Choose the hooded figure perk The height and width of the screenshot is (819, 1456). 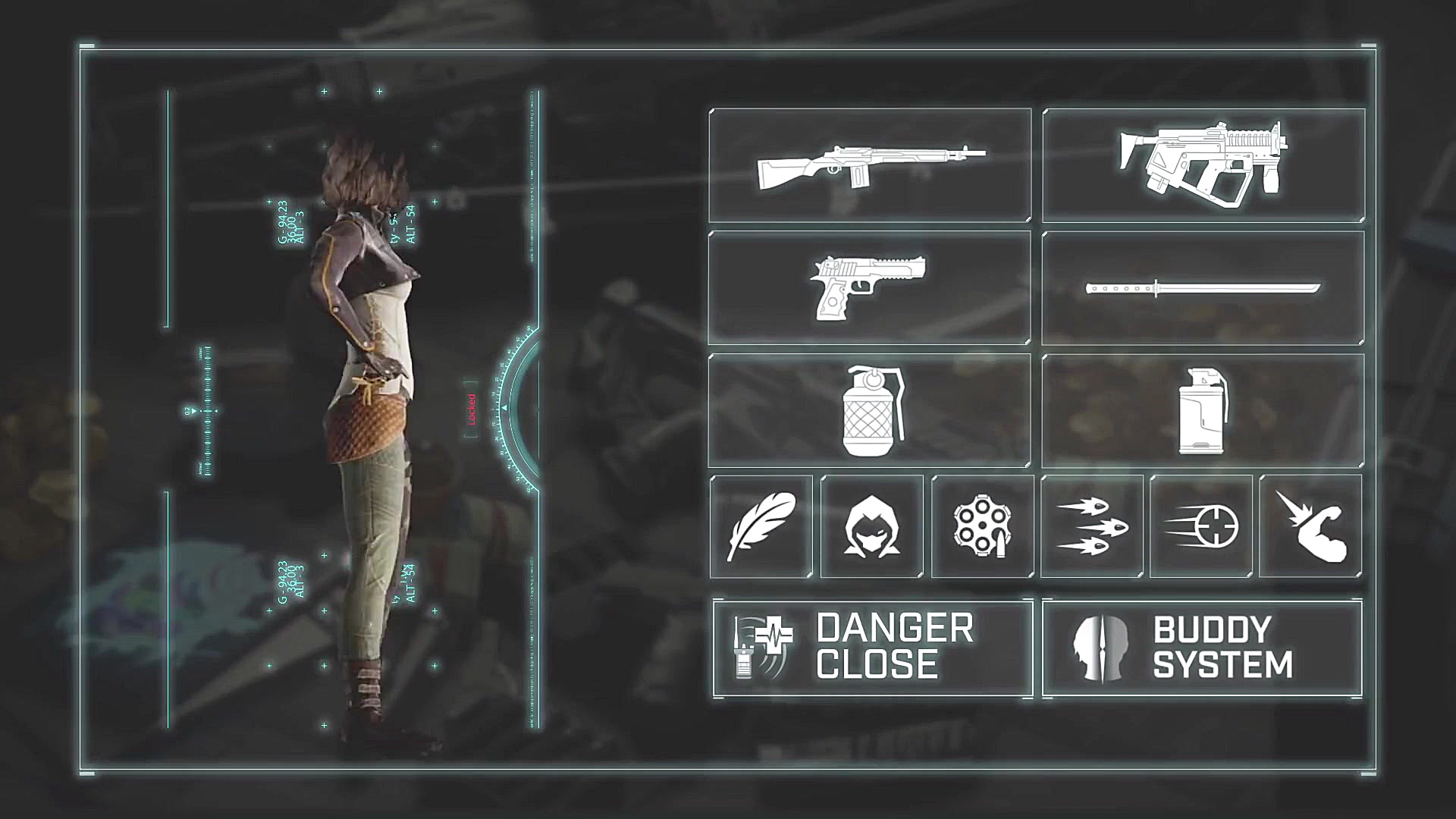(872, 526)
